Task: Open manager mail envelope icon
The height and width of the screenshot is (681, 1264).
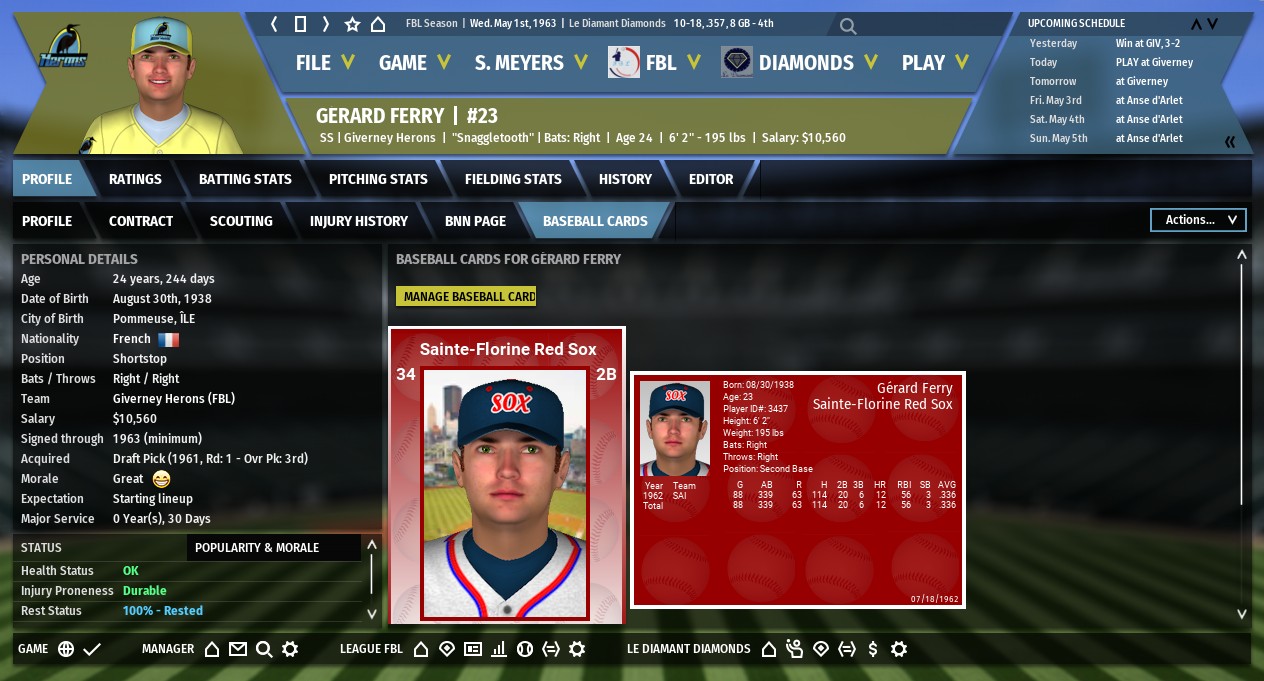Action: pyautogui.click(x=238, y=649)
